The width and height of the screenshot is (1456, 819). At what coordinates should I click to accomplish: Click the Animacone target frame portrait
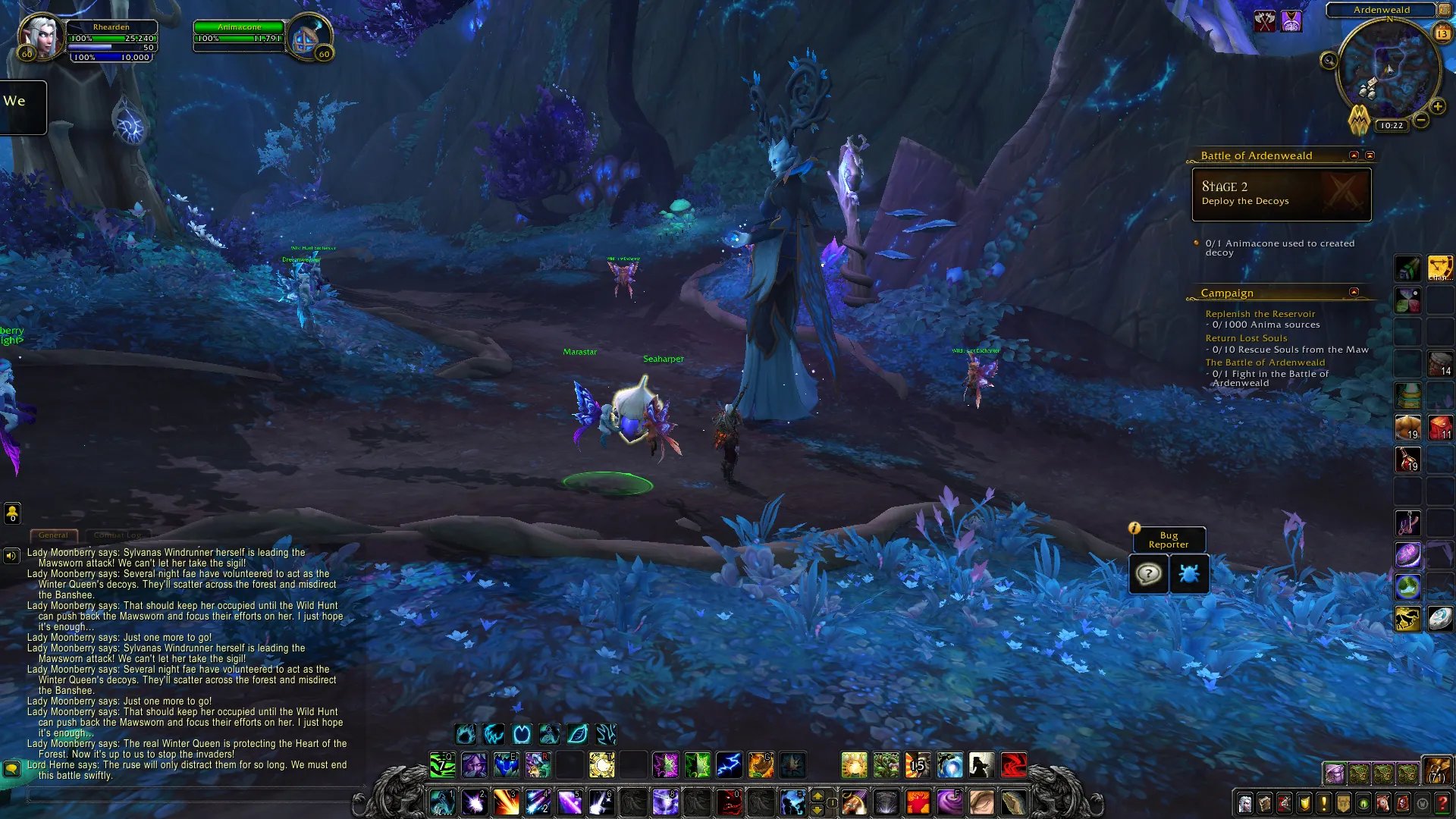tap(309, 38)
